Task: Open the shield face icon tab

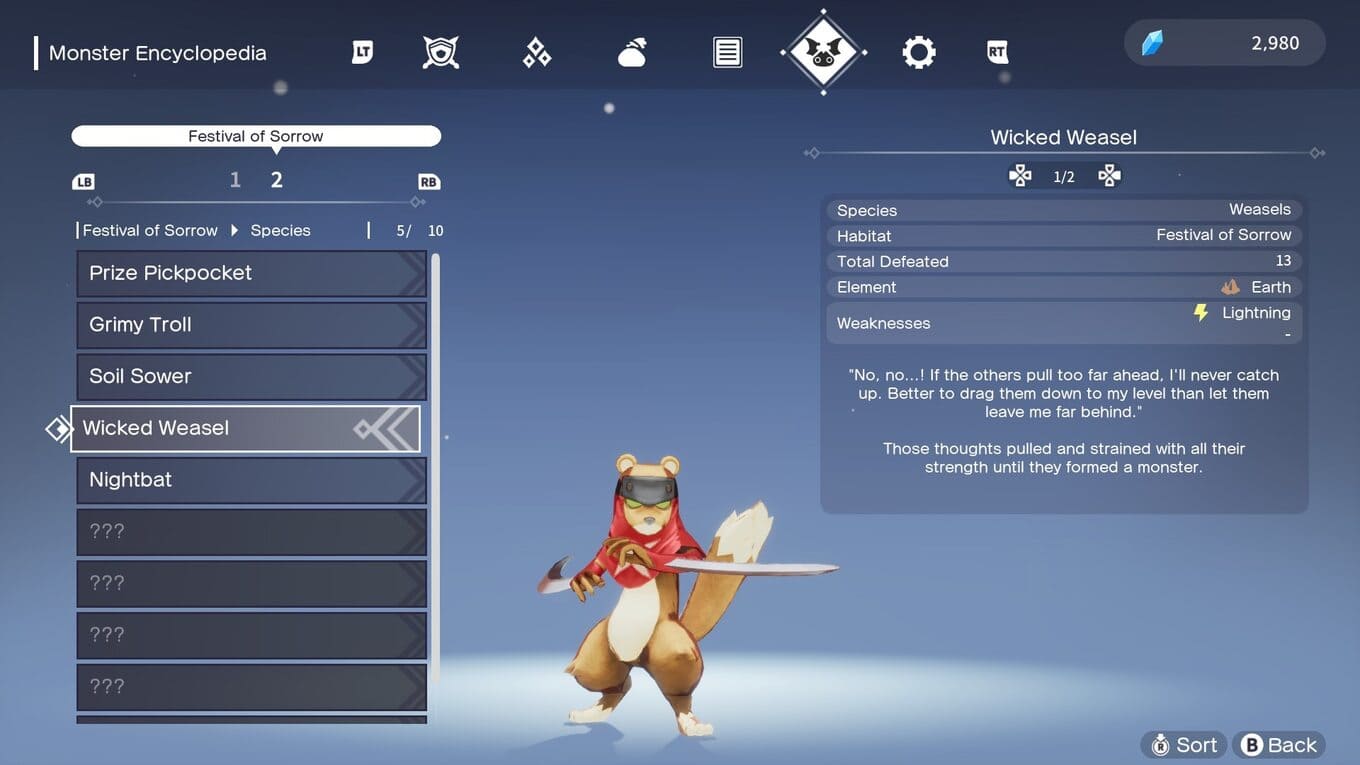Action: click(x=441, y=52)
